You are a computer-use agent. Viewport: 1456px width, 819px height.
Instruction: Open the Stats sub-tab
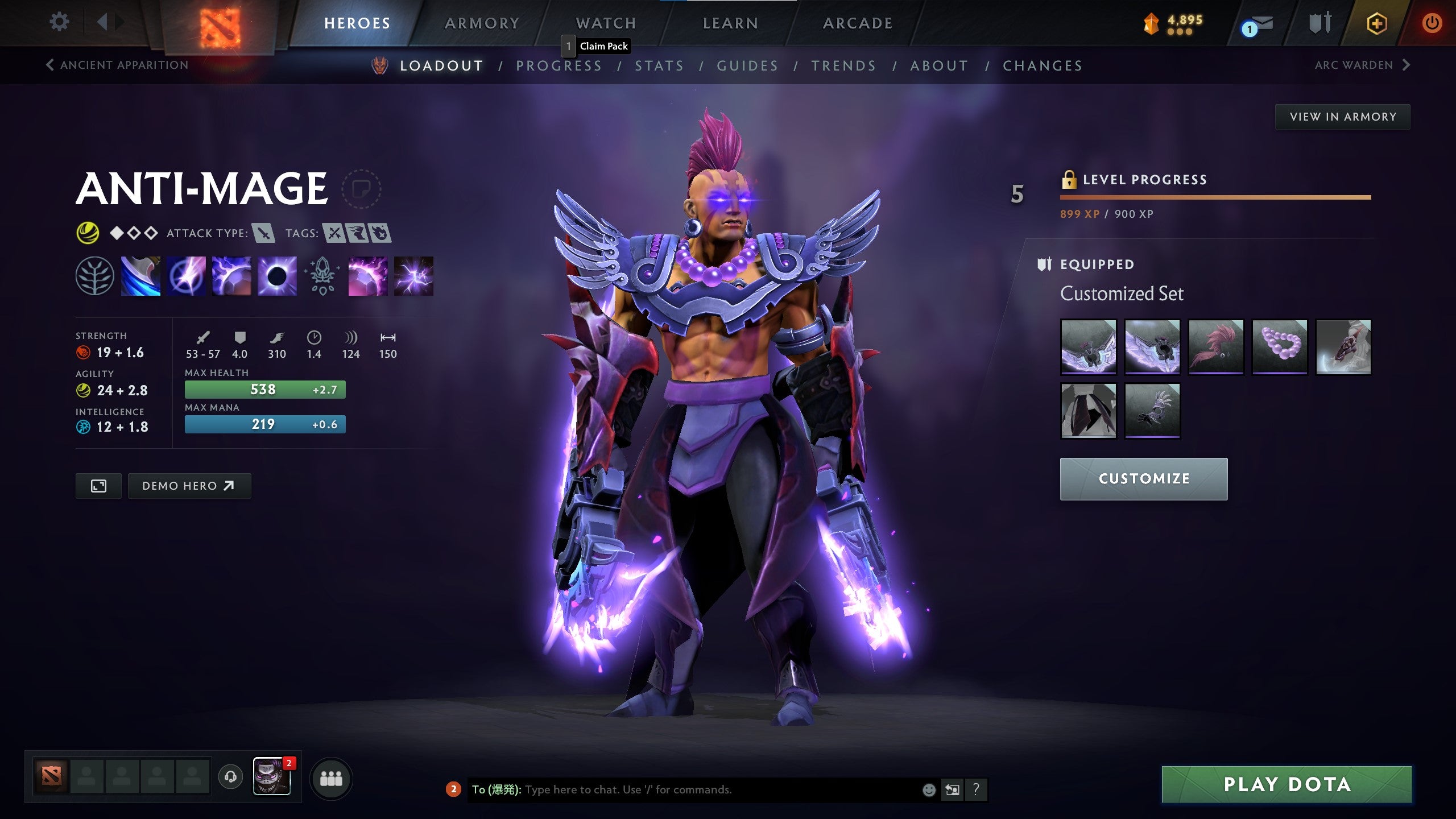click(x=660, y=65)
